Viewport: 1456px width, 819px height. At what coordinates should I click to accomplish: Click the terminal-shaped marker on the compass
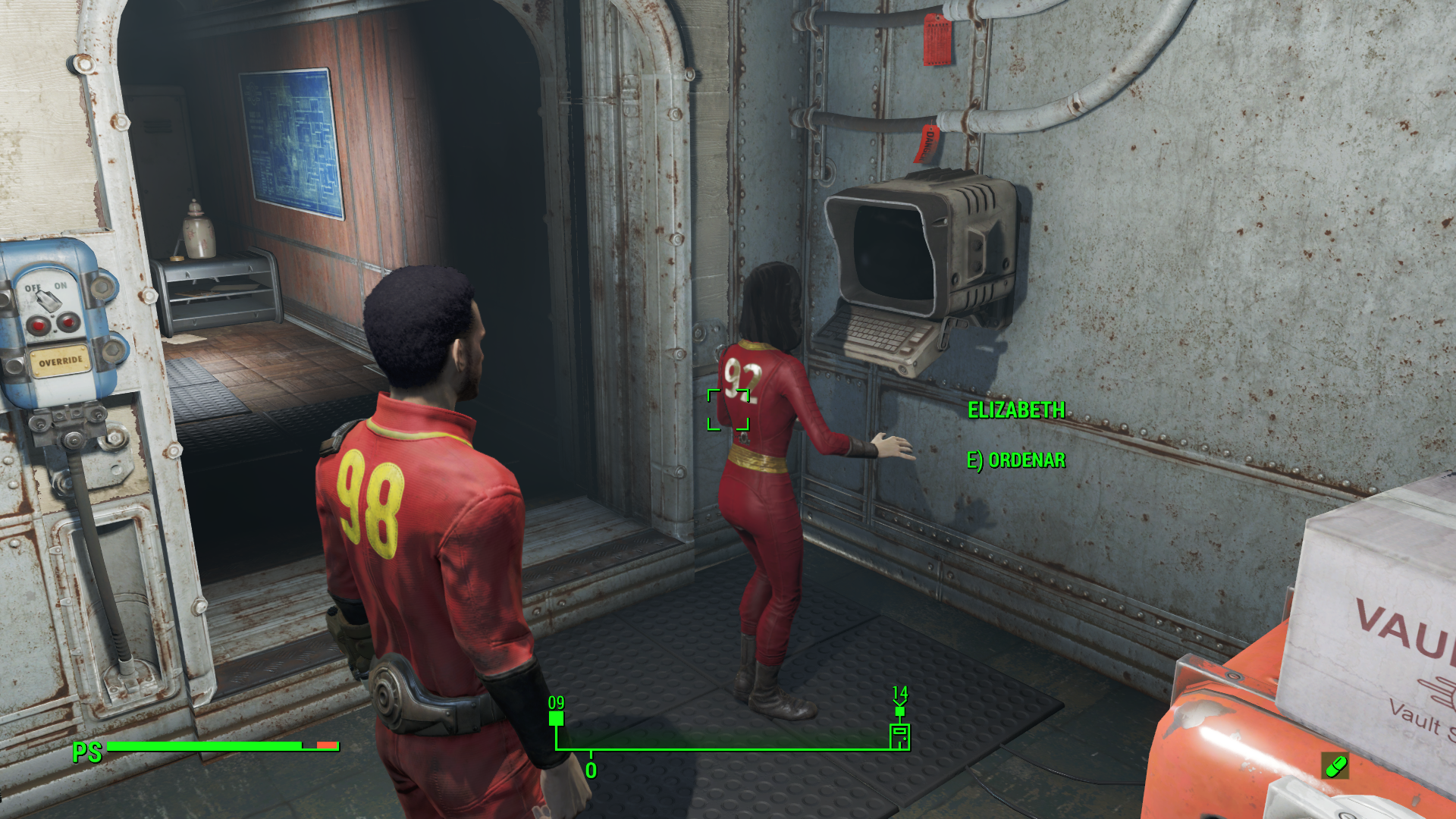click(x=899, y=736)
